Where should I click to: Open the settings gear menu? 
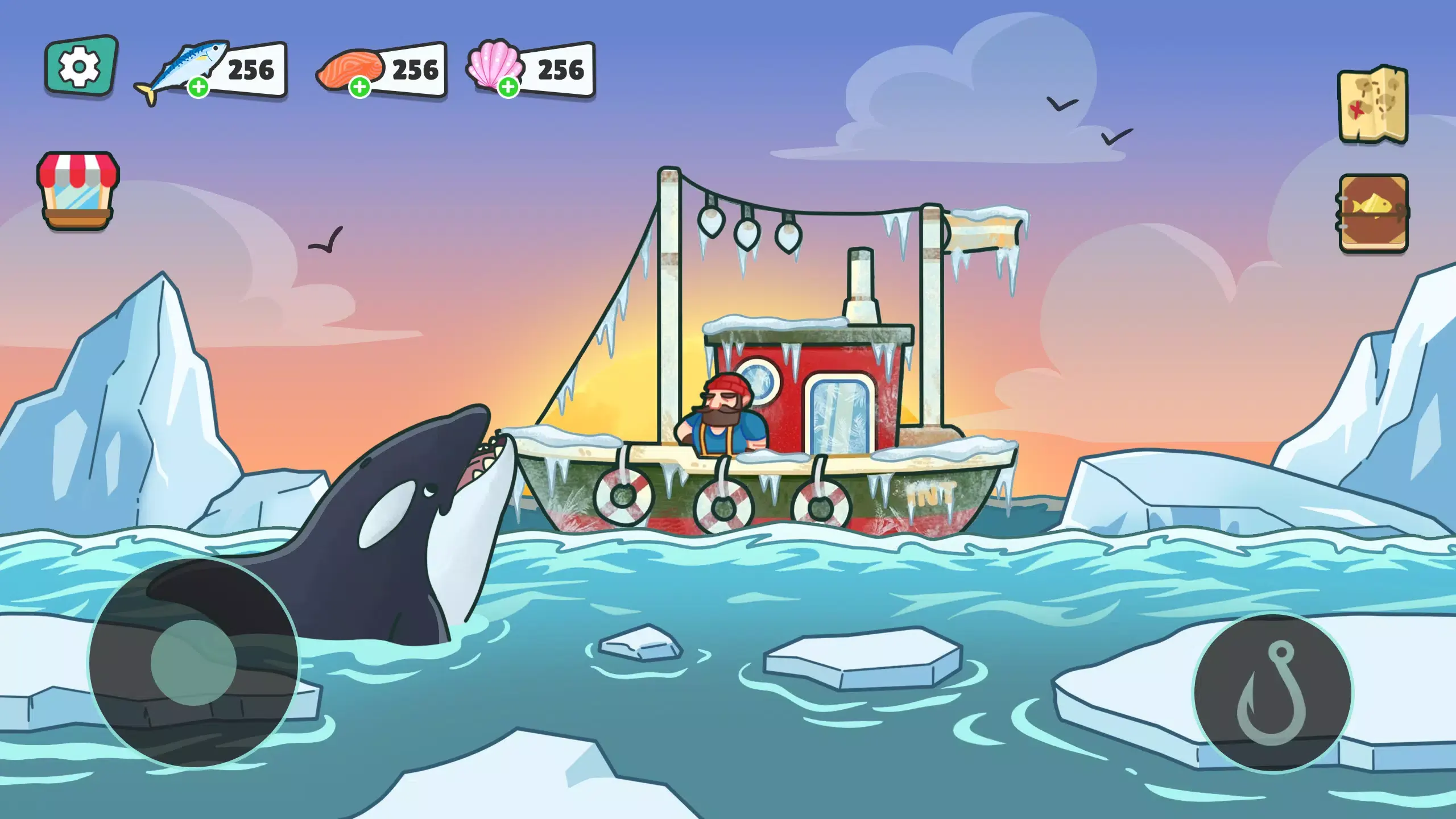(81, 67)
